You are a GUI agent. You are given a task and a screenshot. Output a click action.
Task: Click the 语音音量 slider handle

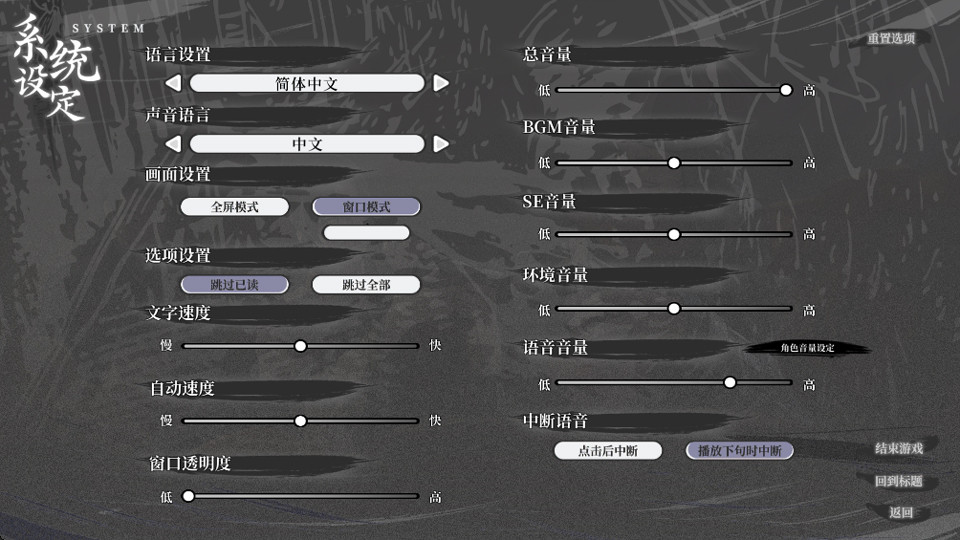click(730, 382)
